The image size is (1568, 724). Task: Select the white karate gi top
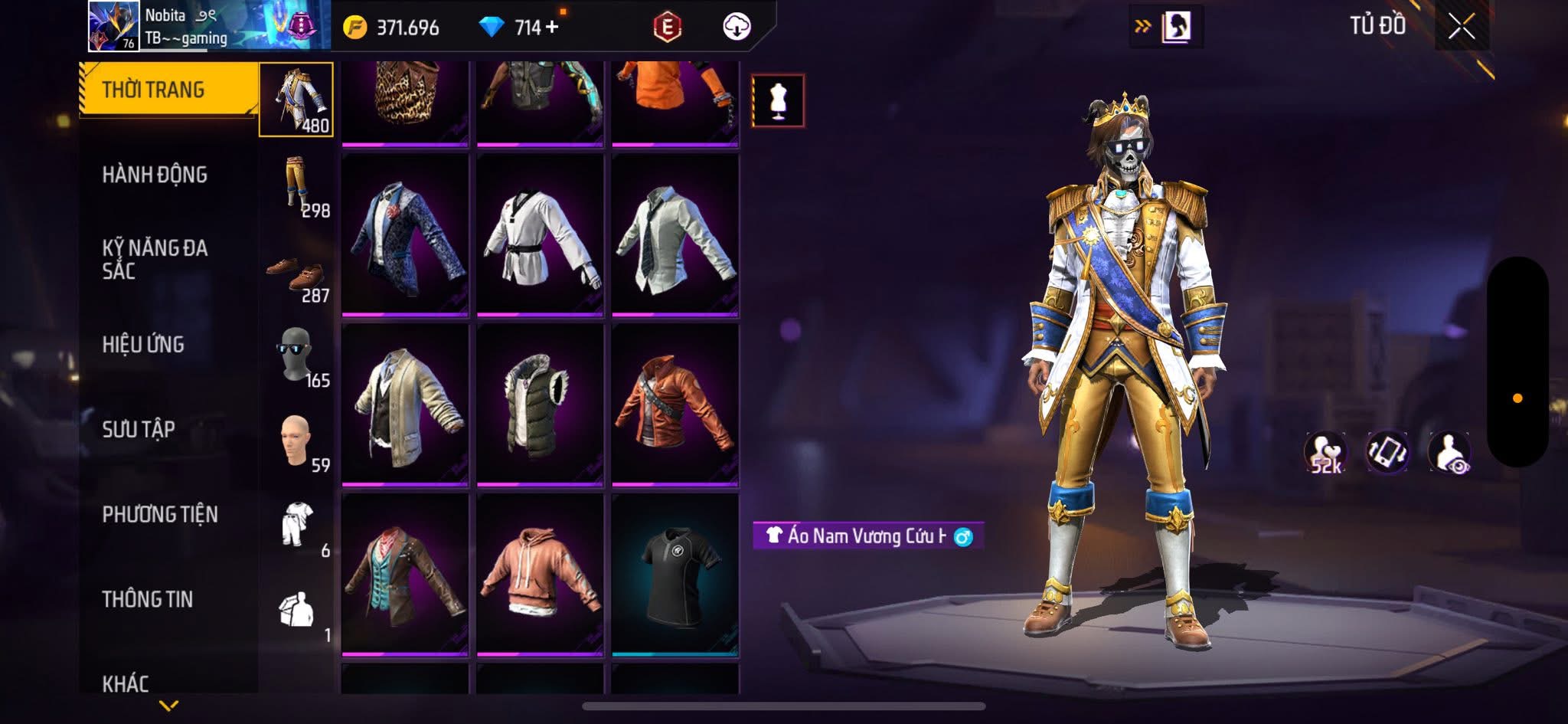point(540,234)
